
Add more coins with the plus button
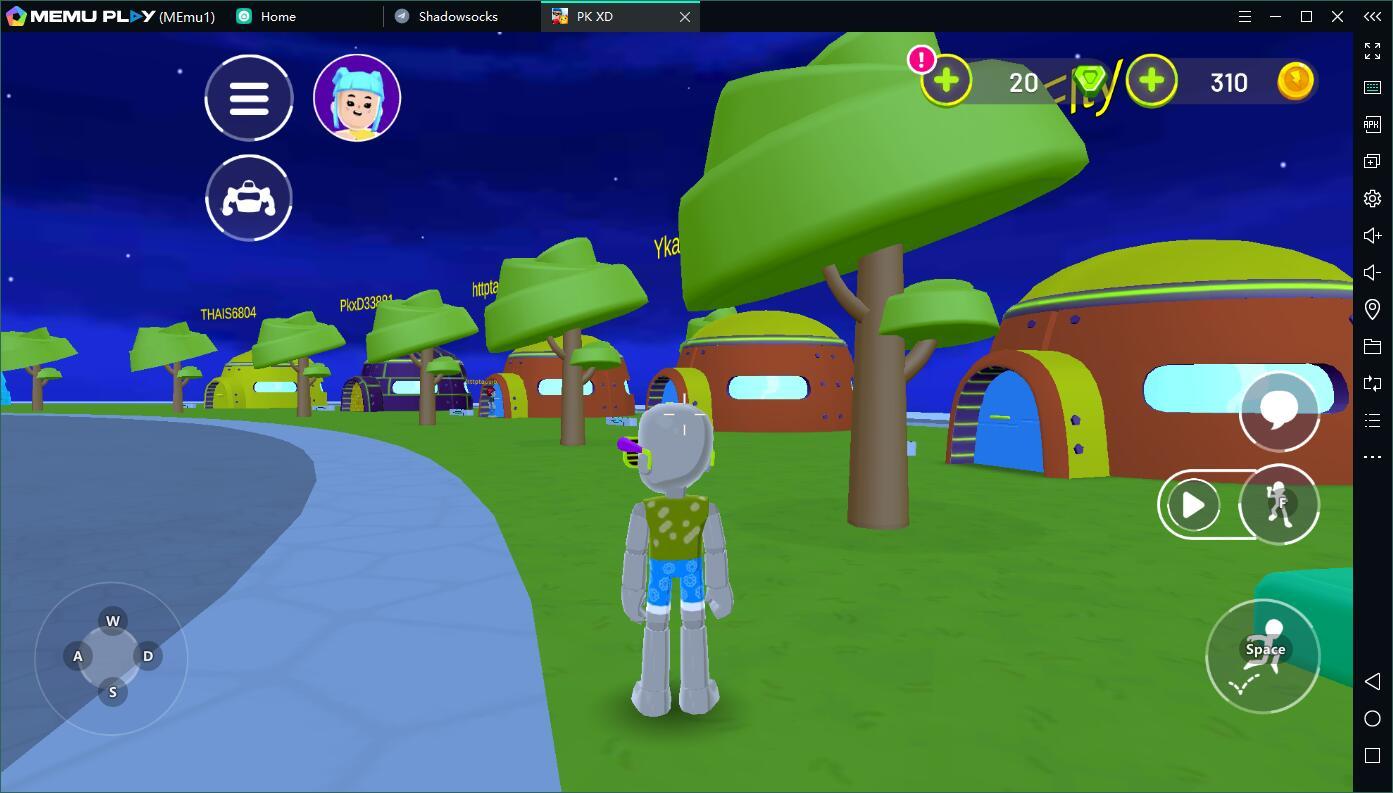coord(1152,81)
